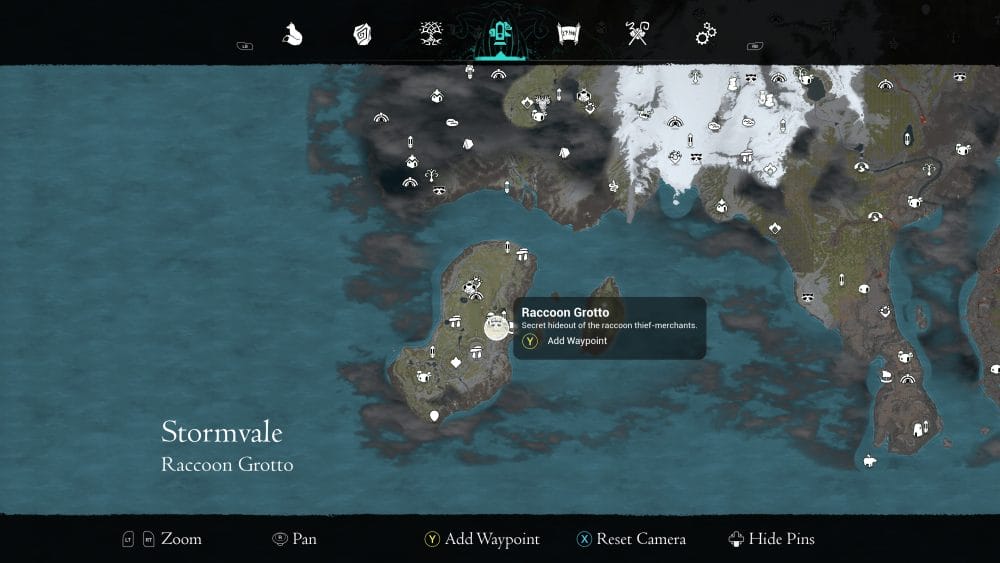The image size is (1000, 563).
Task: Click the diamond marker on the island
Action: 457,361
